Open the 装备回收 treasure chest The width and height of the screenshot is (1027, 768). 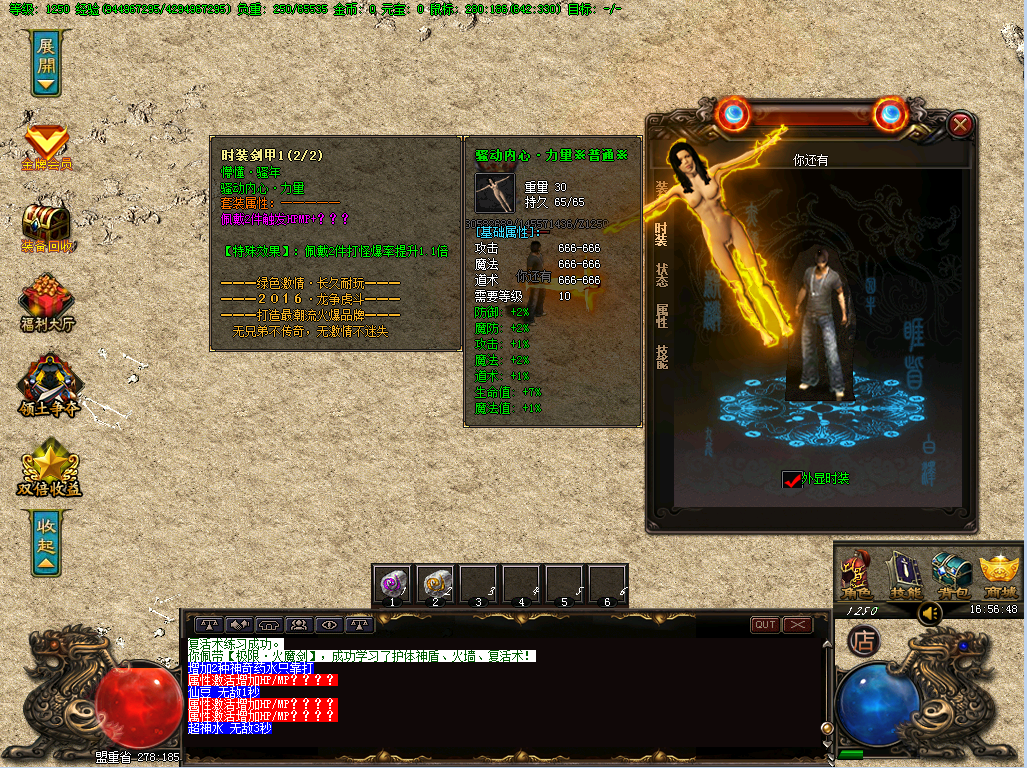[x=47, y=227]
